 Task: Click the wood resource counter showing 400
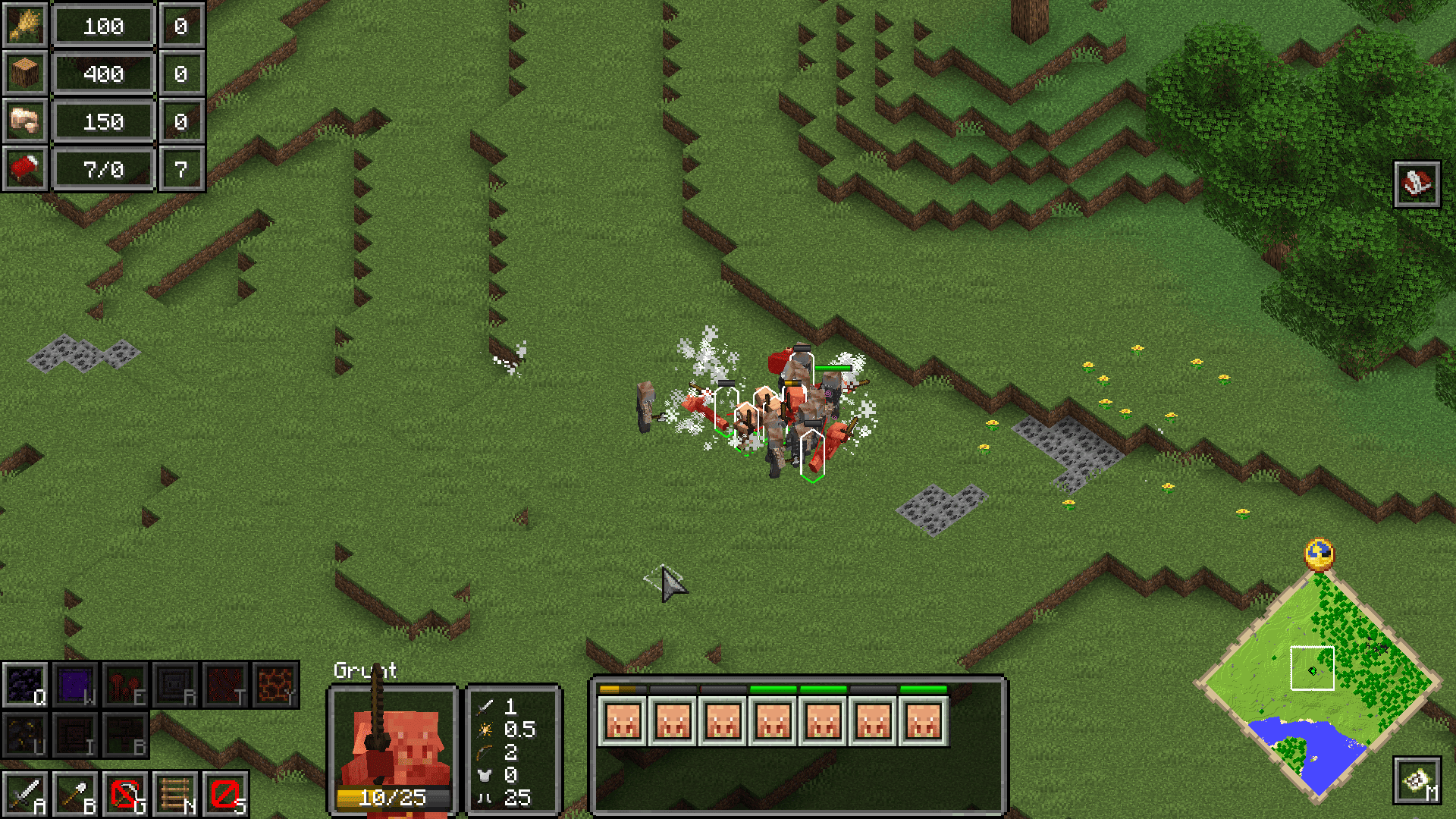pos(104,74)
